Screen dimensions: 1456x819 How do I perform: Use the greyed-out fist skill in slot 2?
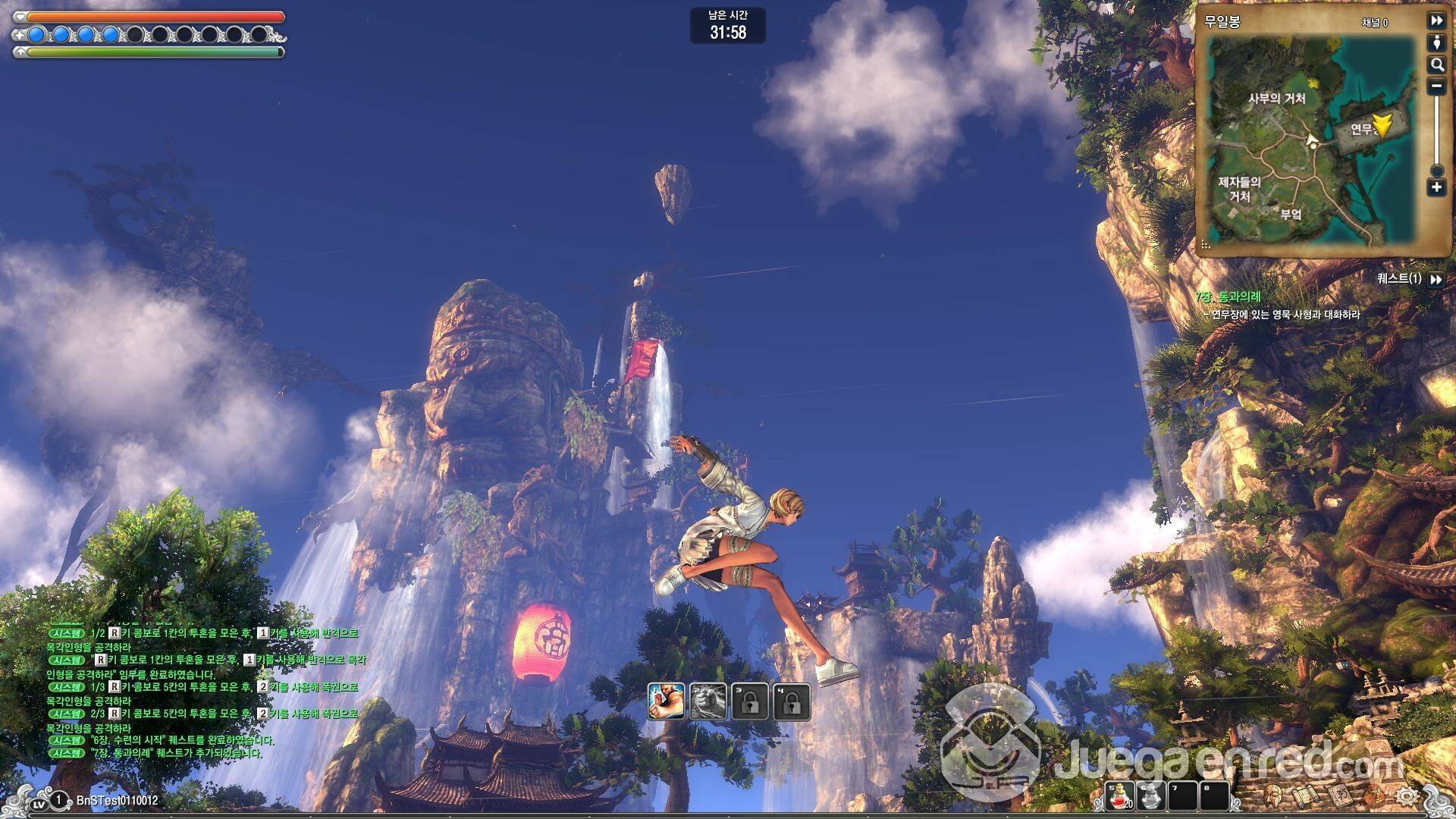tap(708, 701)
